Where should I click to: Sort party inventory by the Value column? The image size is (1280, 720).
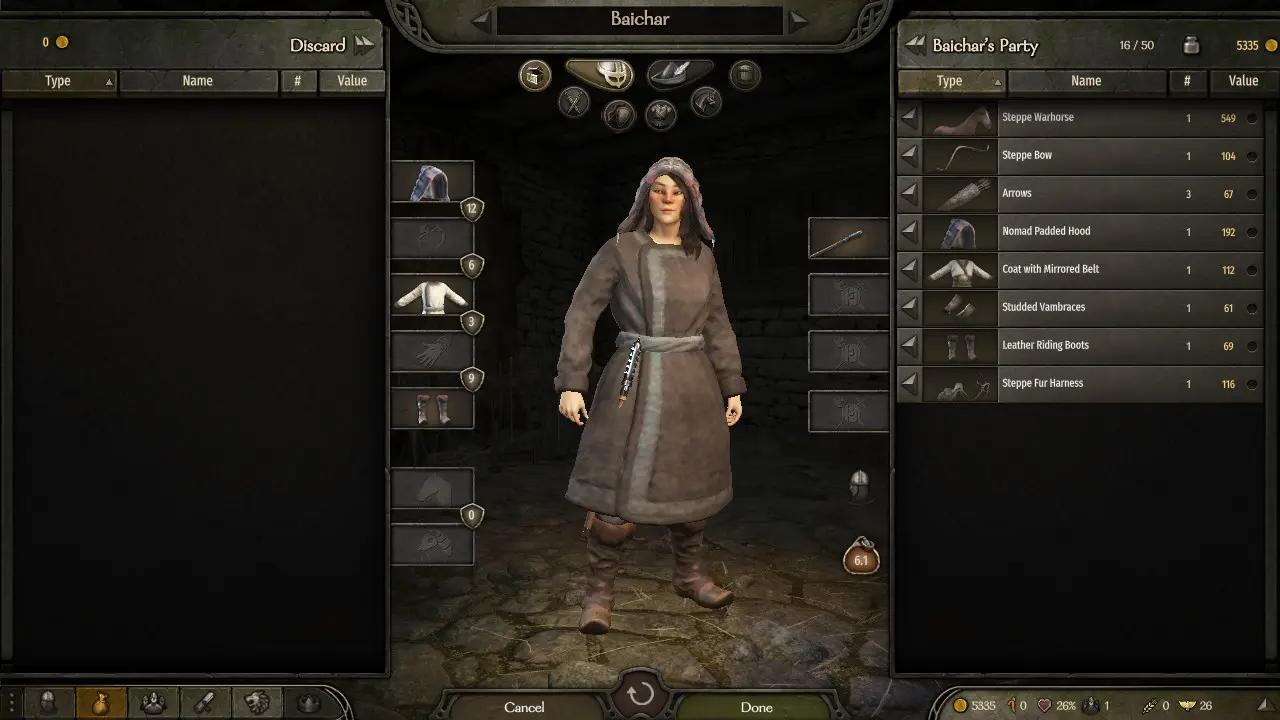point(1242,81)
